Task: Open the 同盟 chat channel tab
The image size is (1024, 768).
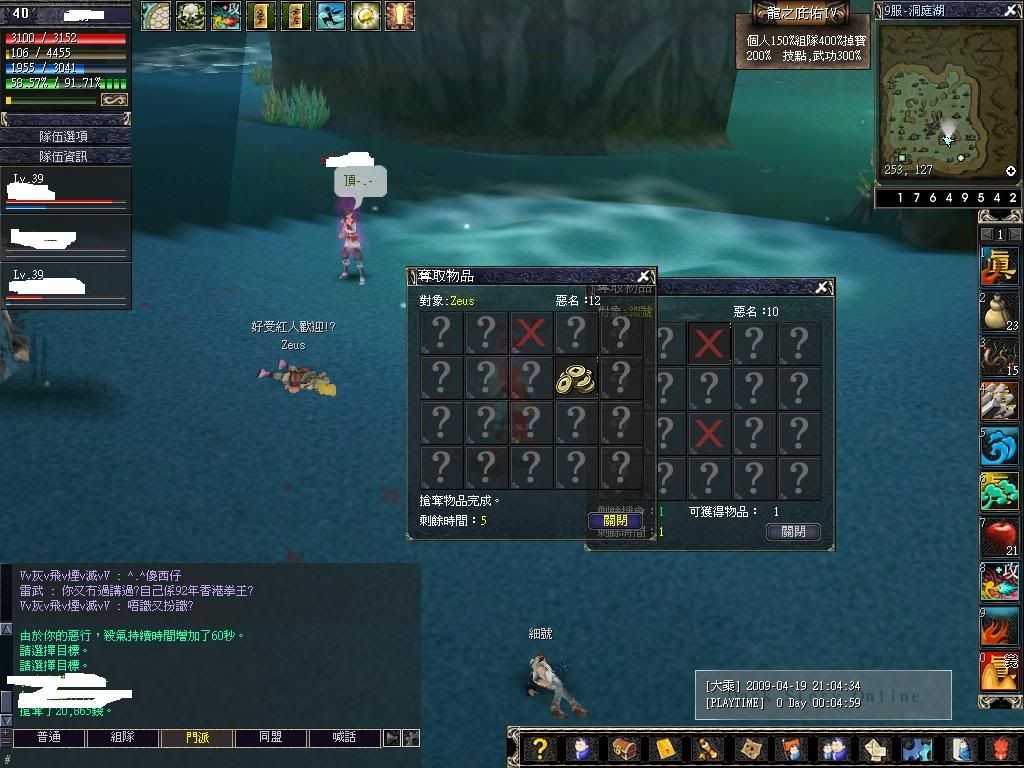Action: pyautogui.click(x=271, y=738)
